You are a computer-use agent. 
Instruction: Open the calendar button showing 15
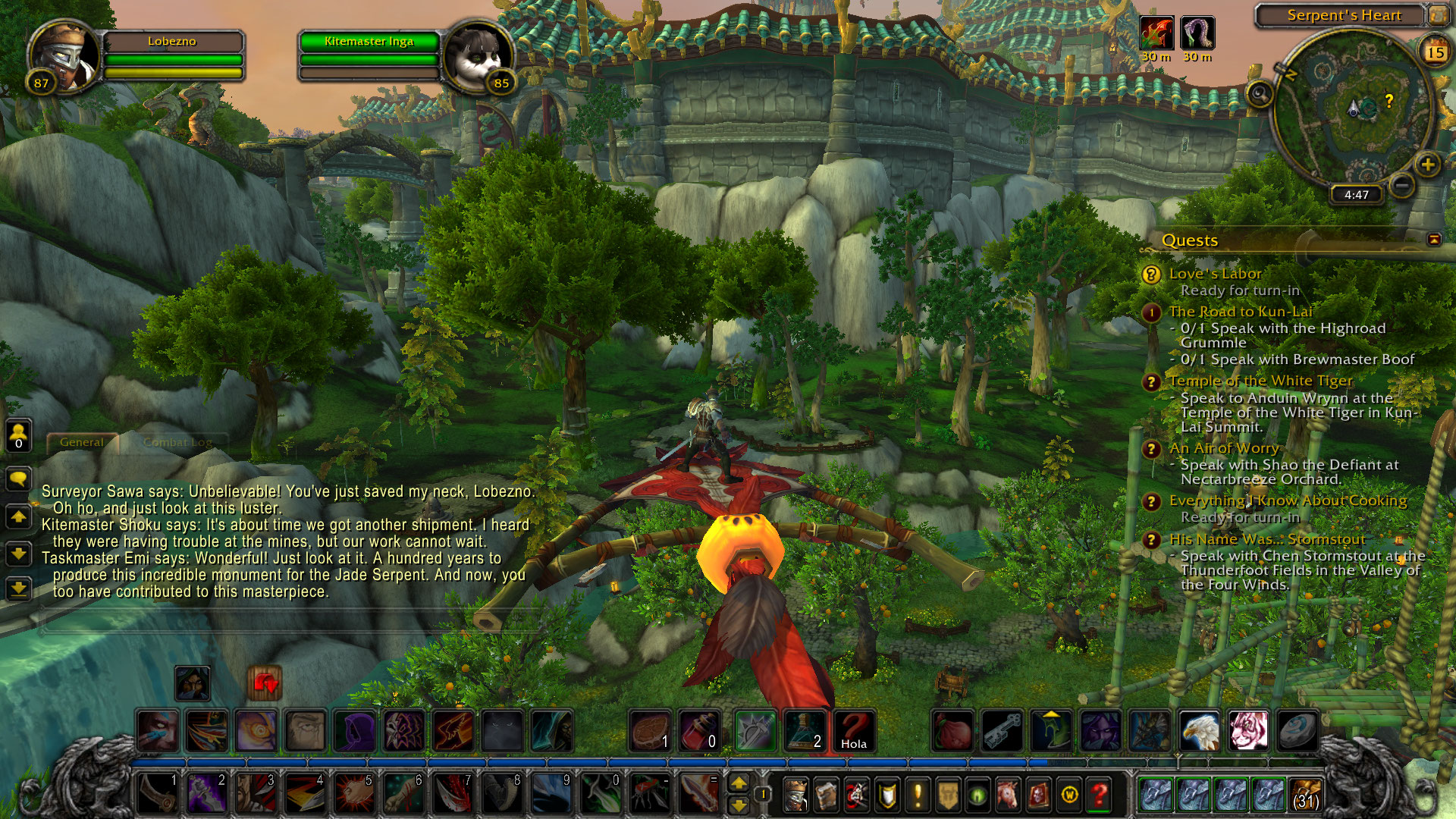click(x=1435, y=52)
